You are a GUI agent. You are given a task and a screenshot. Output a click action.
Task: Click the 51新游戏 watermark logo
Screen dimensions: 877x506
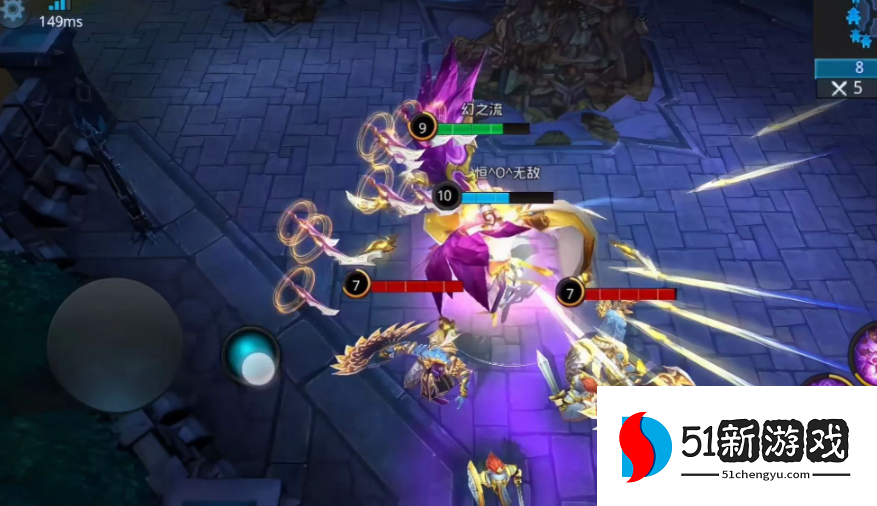[735, 446]
